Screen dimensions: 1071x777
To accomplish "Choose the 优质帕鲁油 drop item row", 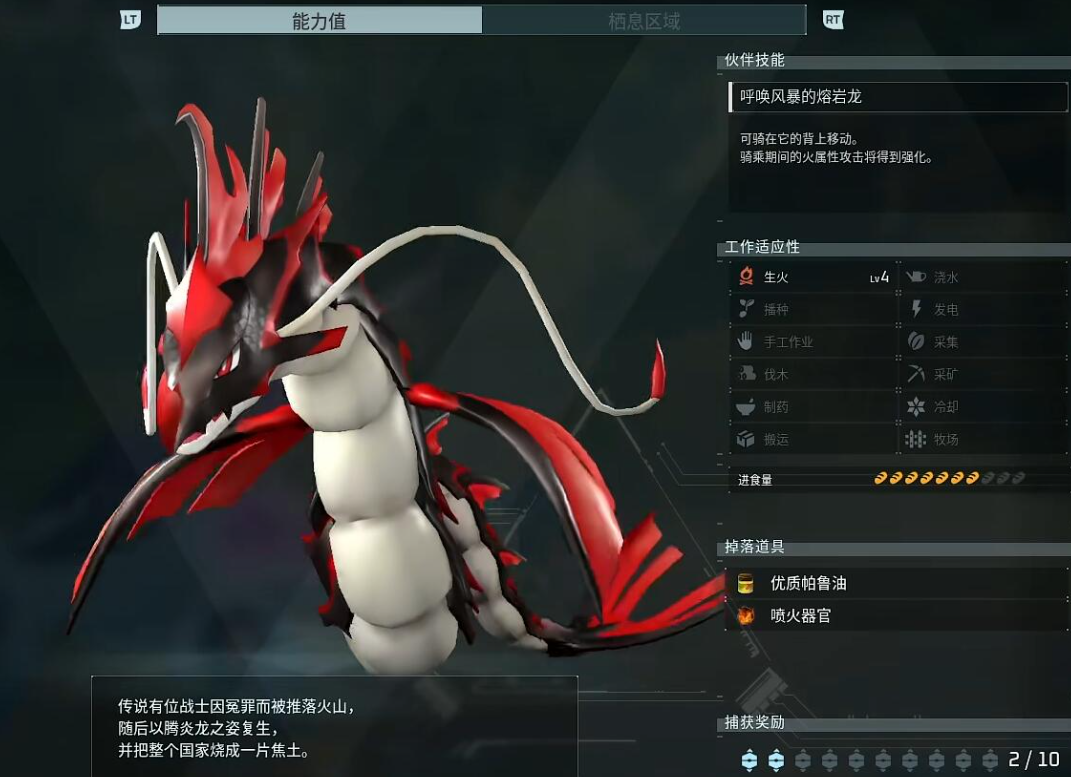I will (897, 583).
